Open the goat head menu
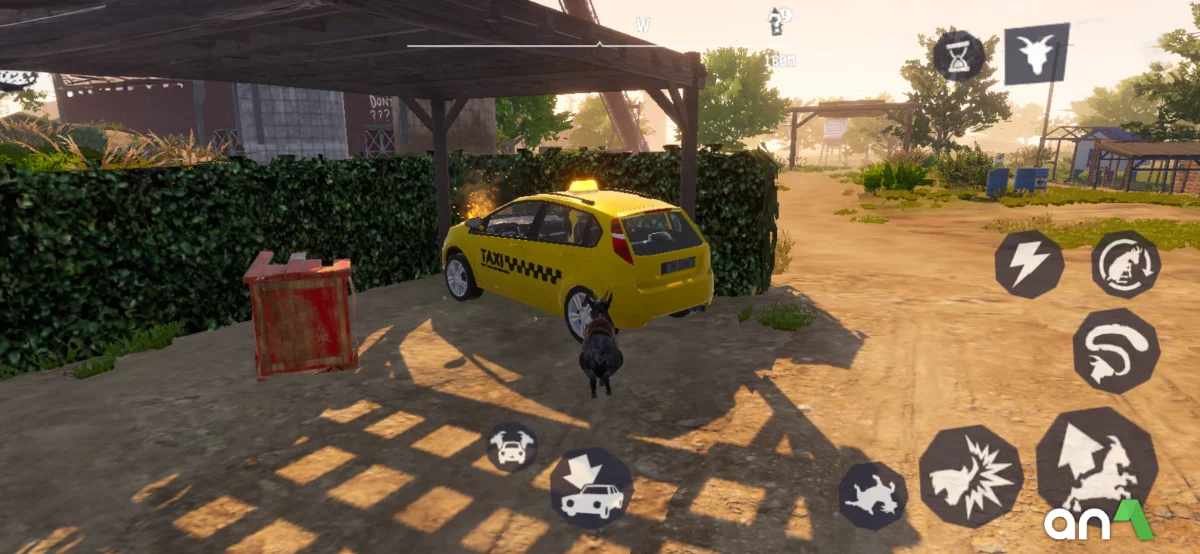Image resolution: width=1200 pixels, height=554 pixels. [x=1036, y=53]
